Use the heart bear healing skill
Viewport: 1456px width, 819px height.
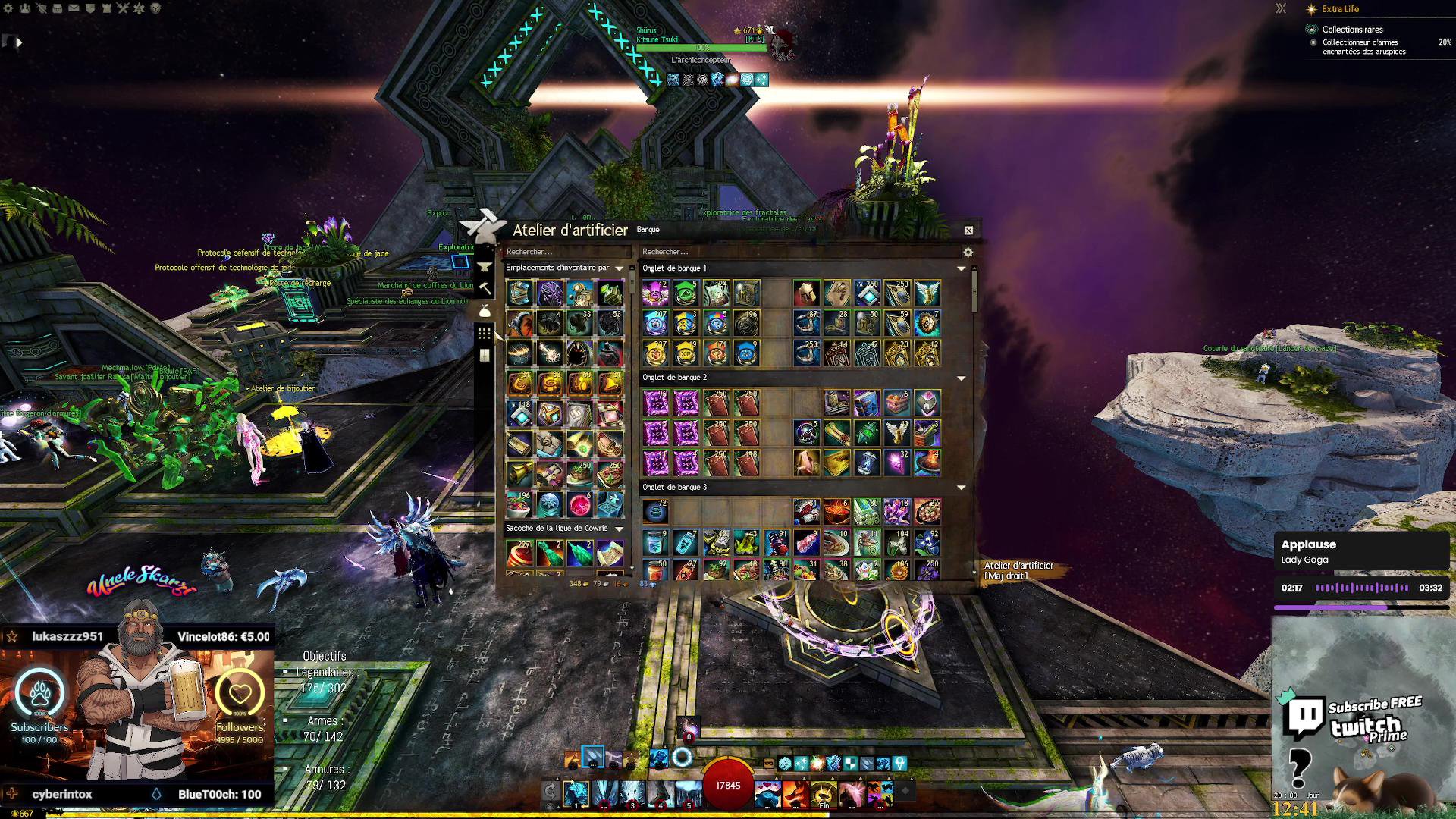pos(767,793)
